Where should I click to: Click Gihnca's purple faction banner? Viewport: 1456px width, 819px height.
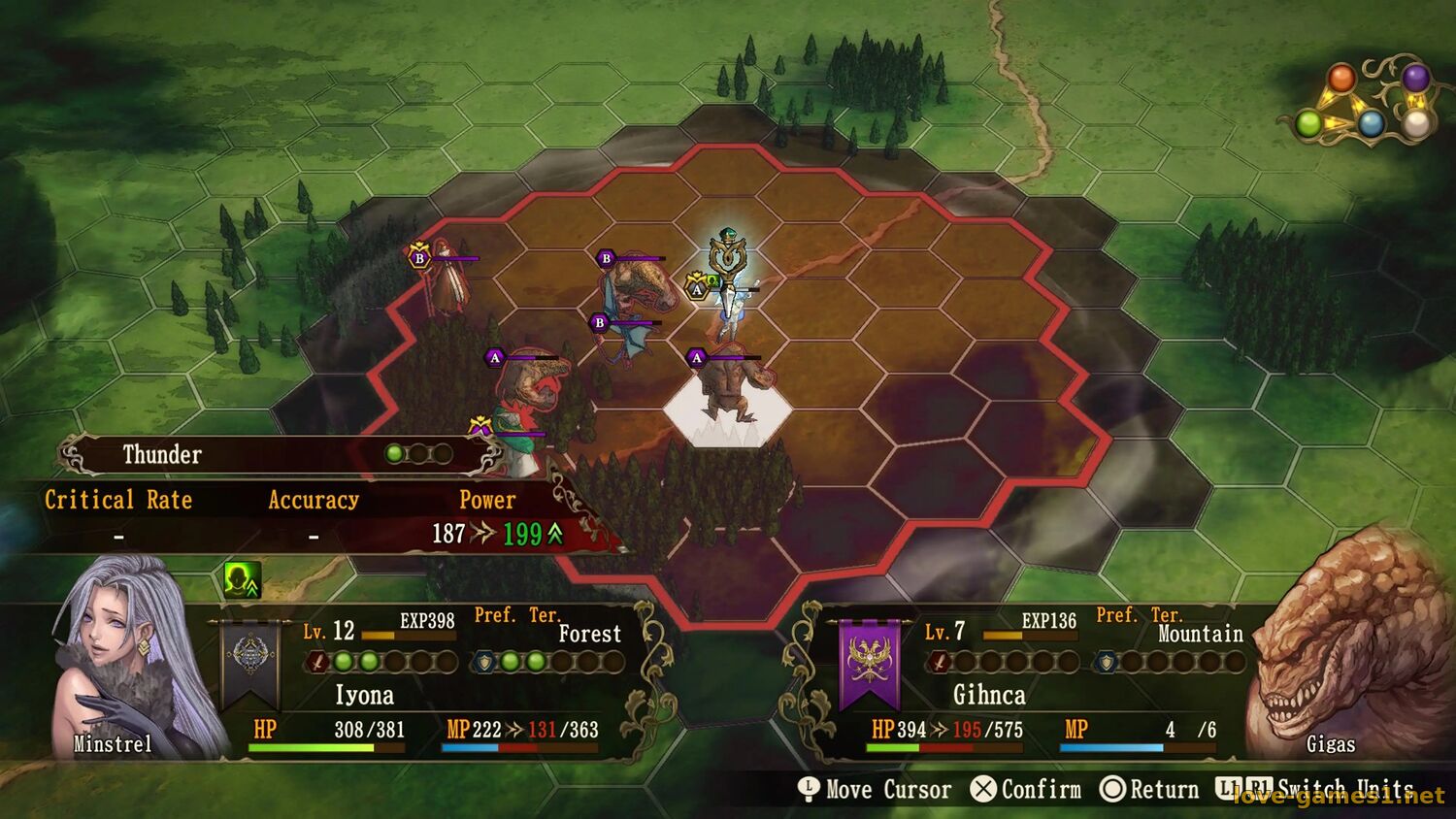click(869, 663)
